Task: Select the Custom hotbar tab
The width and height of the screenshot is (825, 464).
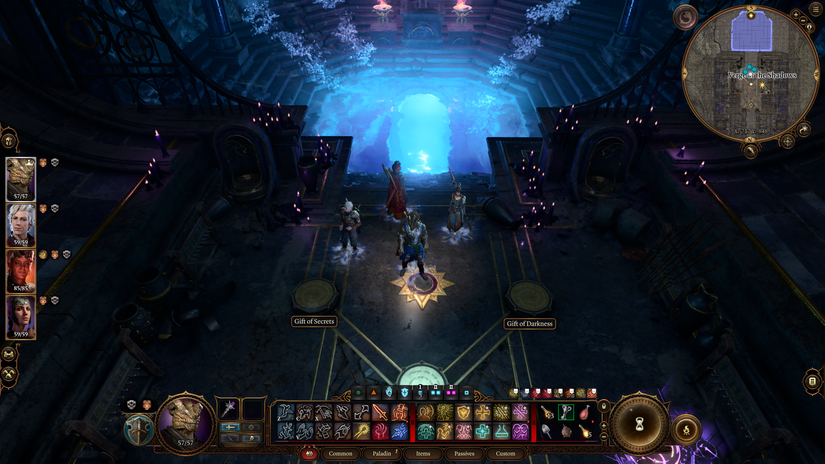Action: [506, 454]
